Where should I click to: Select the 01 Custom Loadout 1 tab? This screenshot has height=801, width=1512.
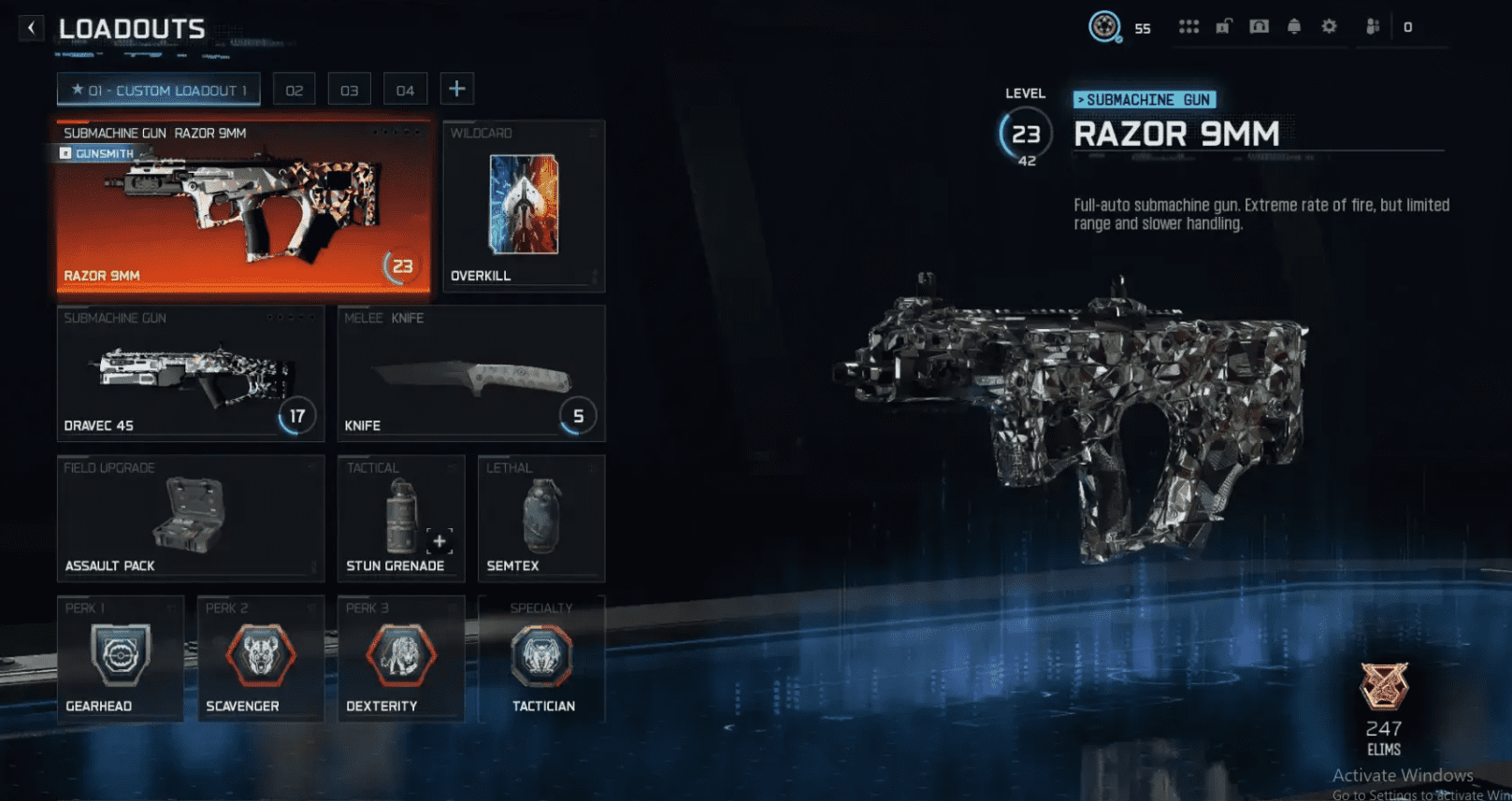coord(158,90)
